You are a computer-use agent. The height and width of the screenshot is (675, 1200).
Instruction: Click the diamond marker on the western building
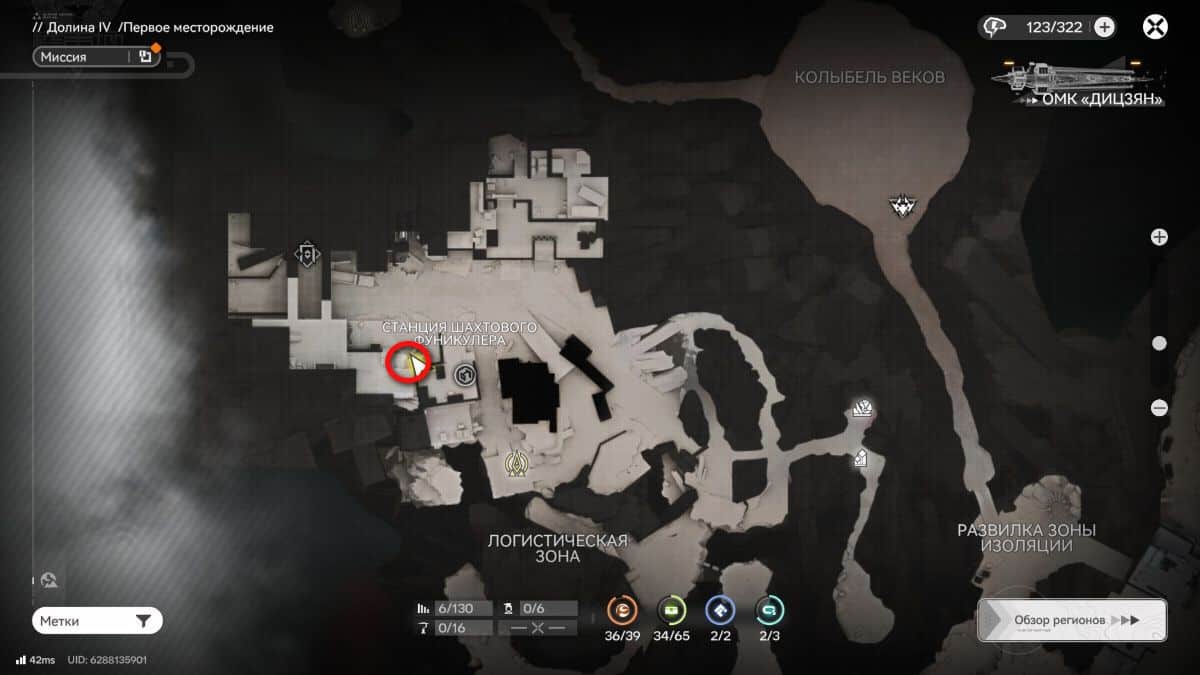pyautogui.click(x=307, y=254)
